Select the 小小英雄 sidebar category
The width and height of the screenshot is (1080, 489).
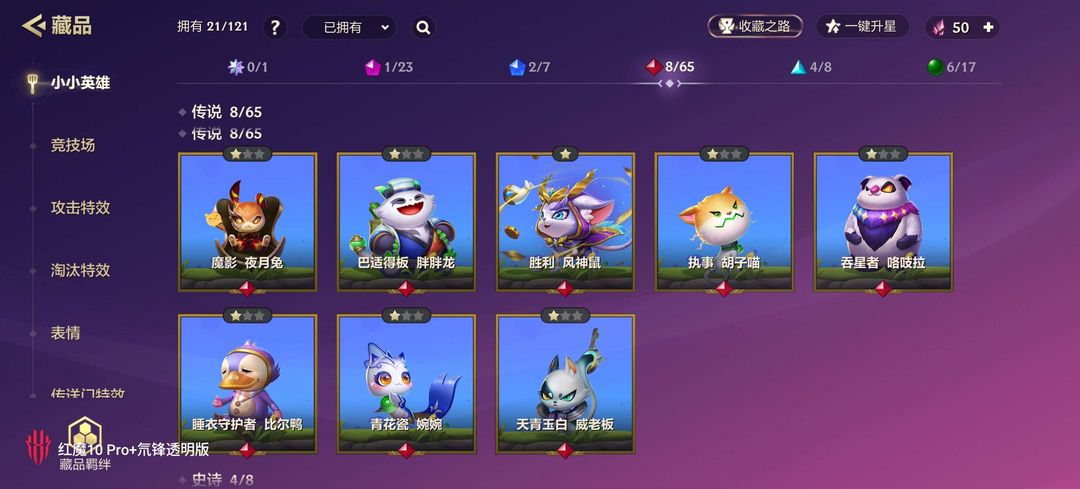point(80,83)
